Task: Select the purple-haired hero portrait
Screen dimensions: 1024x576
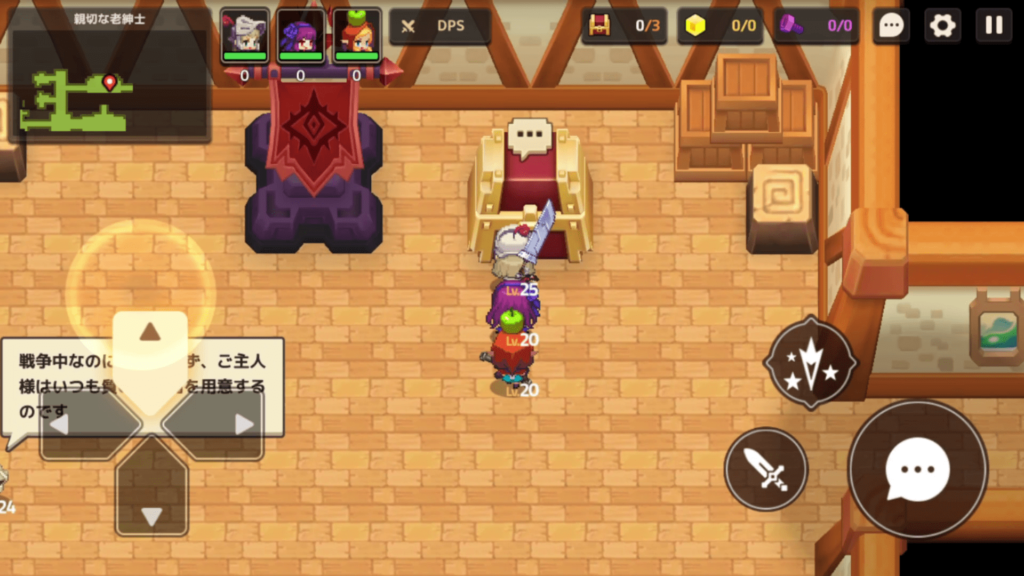Action: pyautogui.click(x=301, y=33)
